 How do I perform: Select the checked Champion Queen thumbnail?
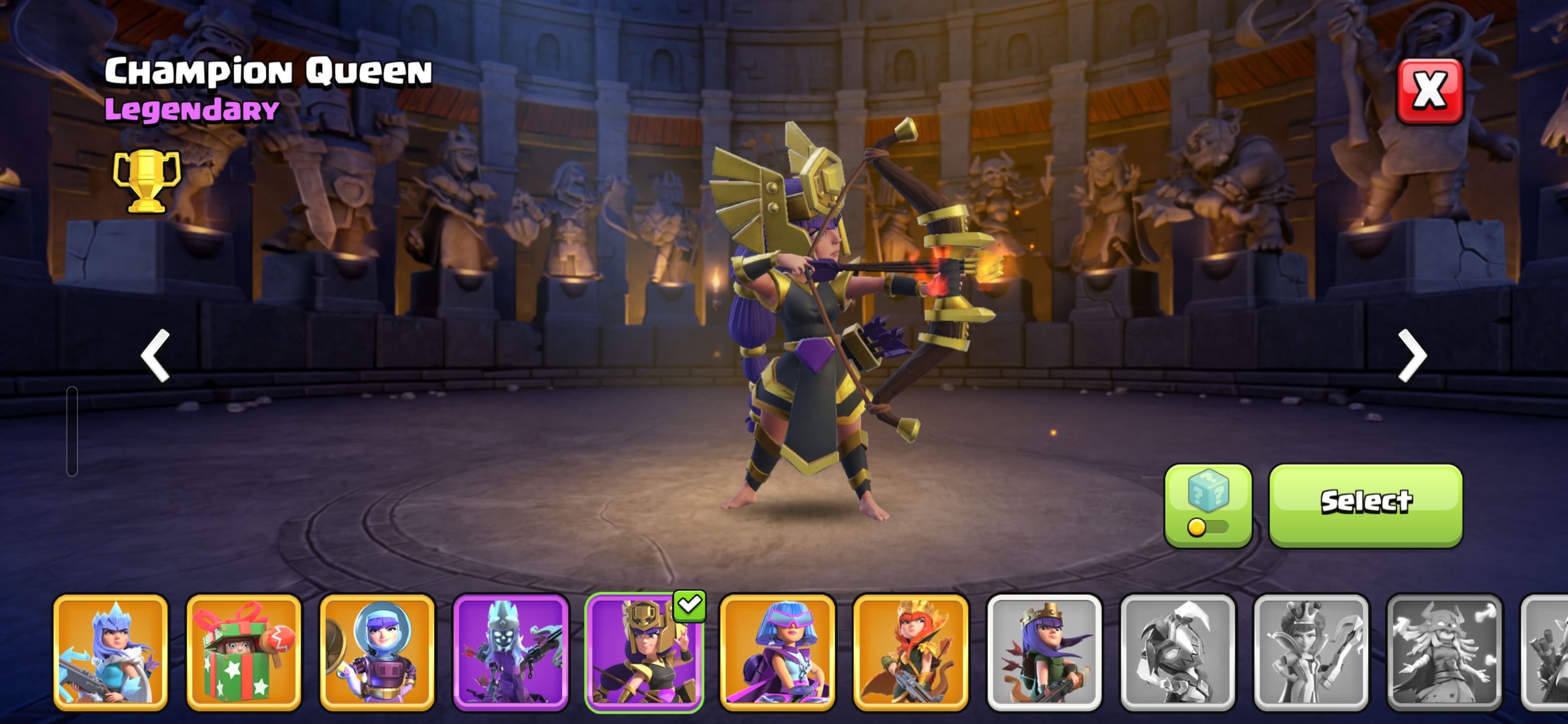pyautogui.click(x=644, y=652)
